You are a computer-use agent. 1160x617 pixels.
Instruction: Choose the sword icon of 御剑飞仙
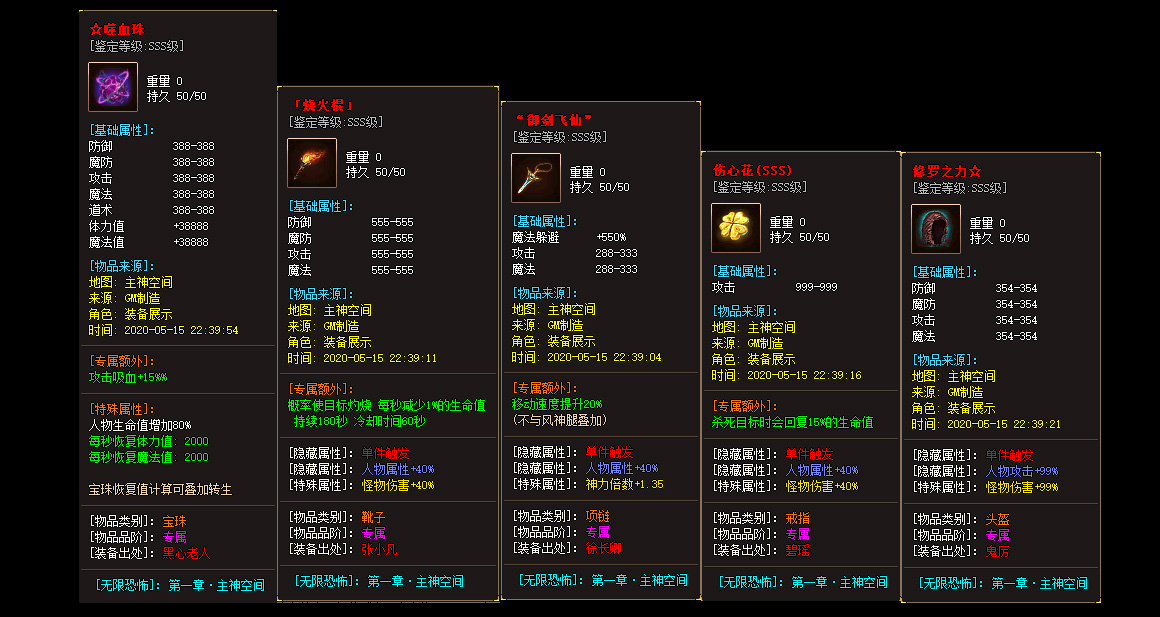coord(536,178)
